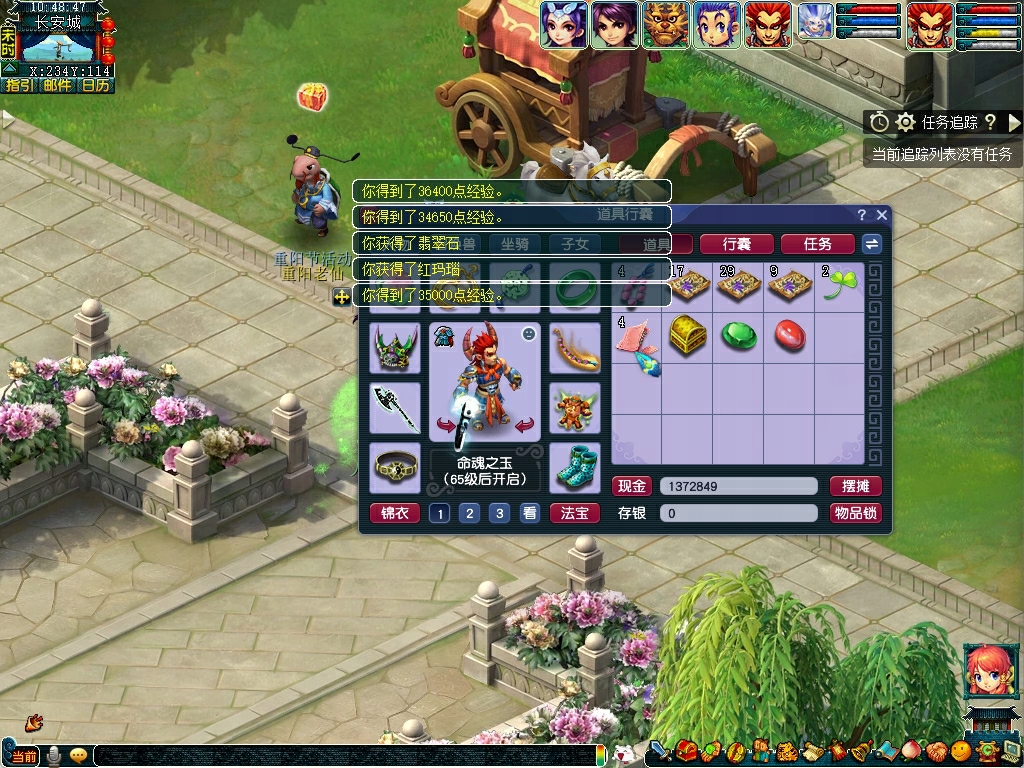Click the smiley face icon in bottom toolbar
The width and height of the screenshot is (1024, 768).
click(x=960, y=750)
